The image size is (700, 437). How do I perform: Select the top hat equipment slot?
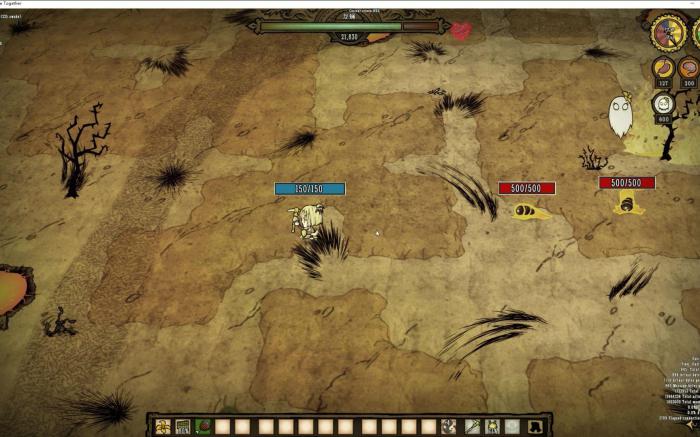(x=534, y=427)
